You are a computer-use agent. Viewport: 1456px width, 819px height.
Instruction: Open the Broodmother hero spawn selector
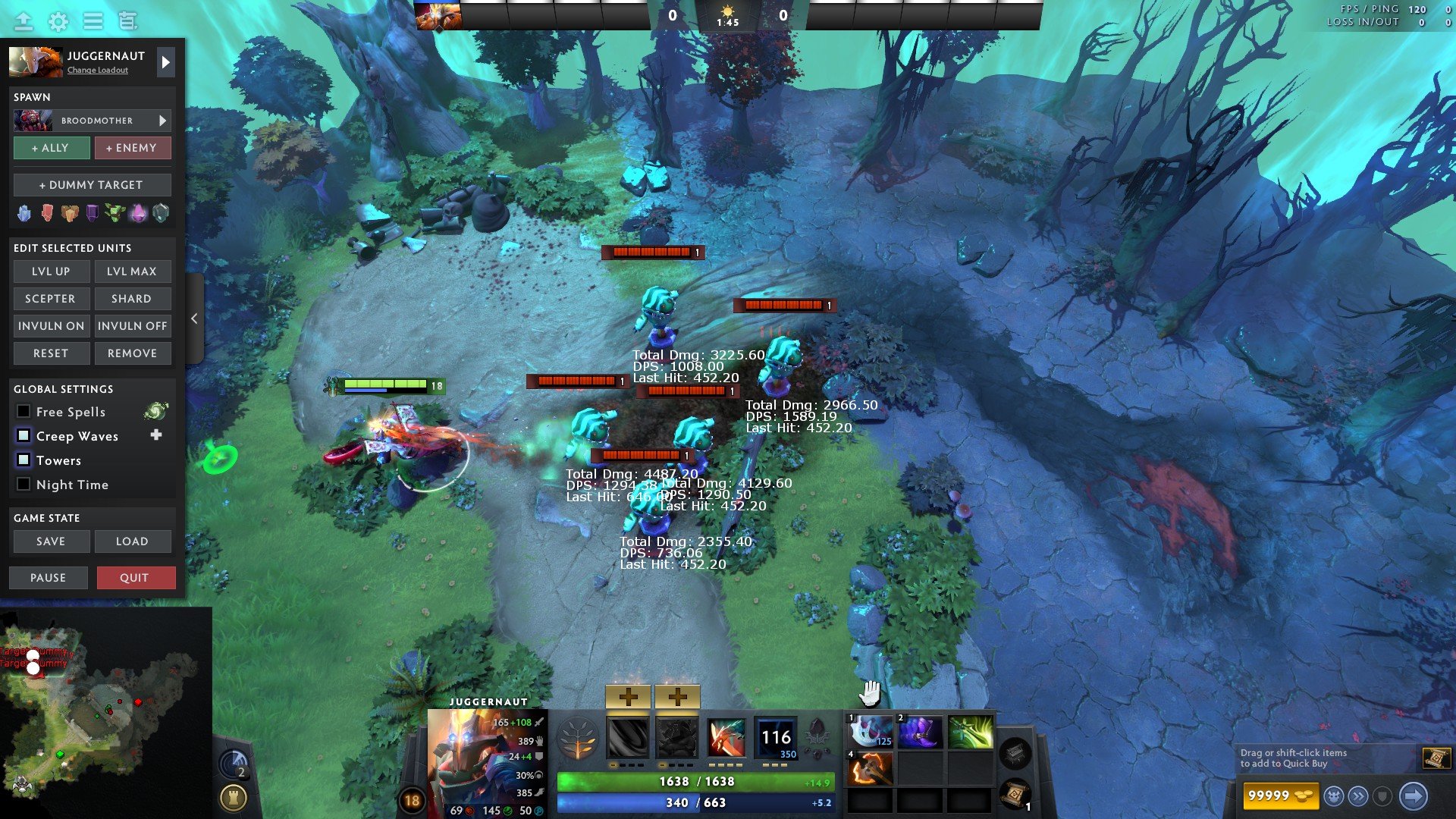92,121
